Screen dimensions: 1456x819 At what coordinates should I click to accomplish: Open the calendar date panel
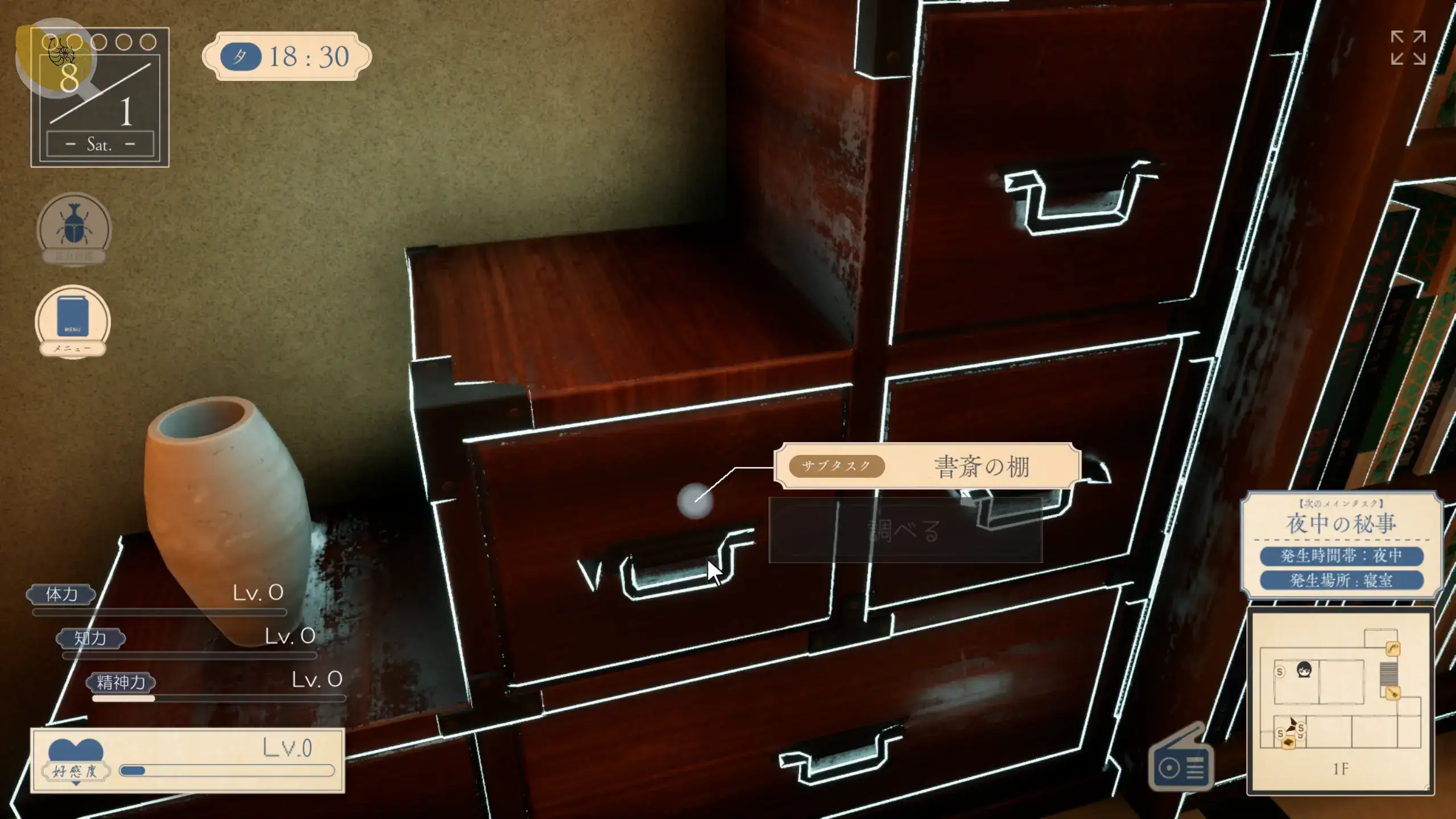(x=100, y=98)
